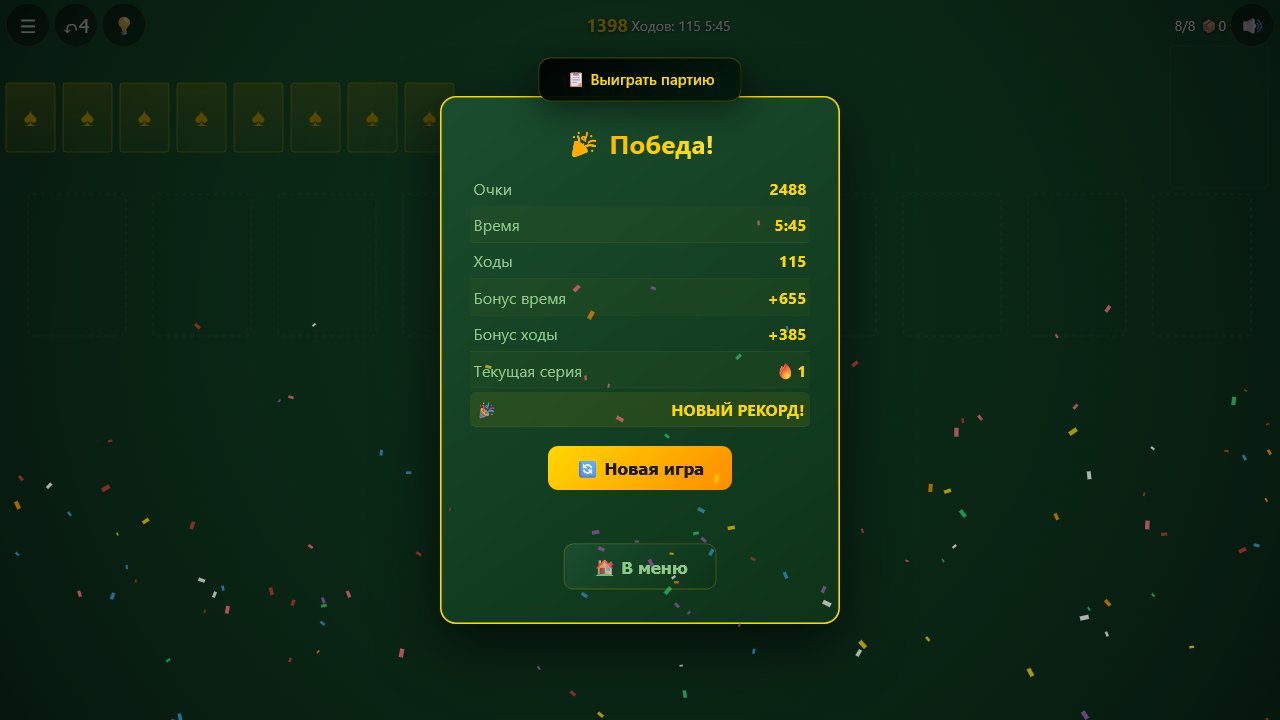This screenshot has width=1280, height=720.
Task: Click the 1398 score display
Action: tap(606, 25)
